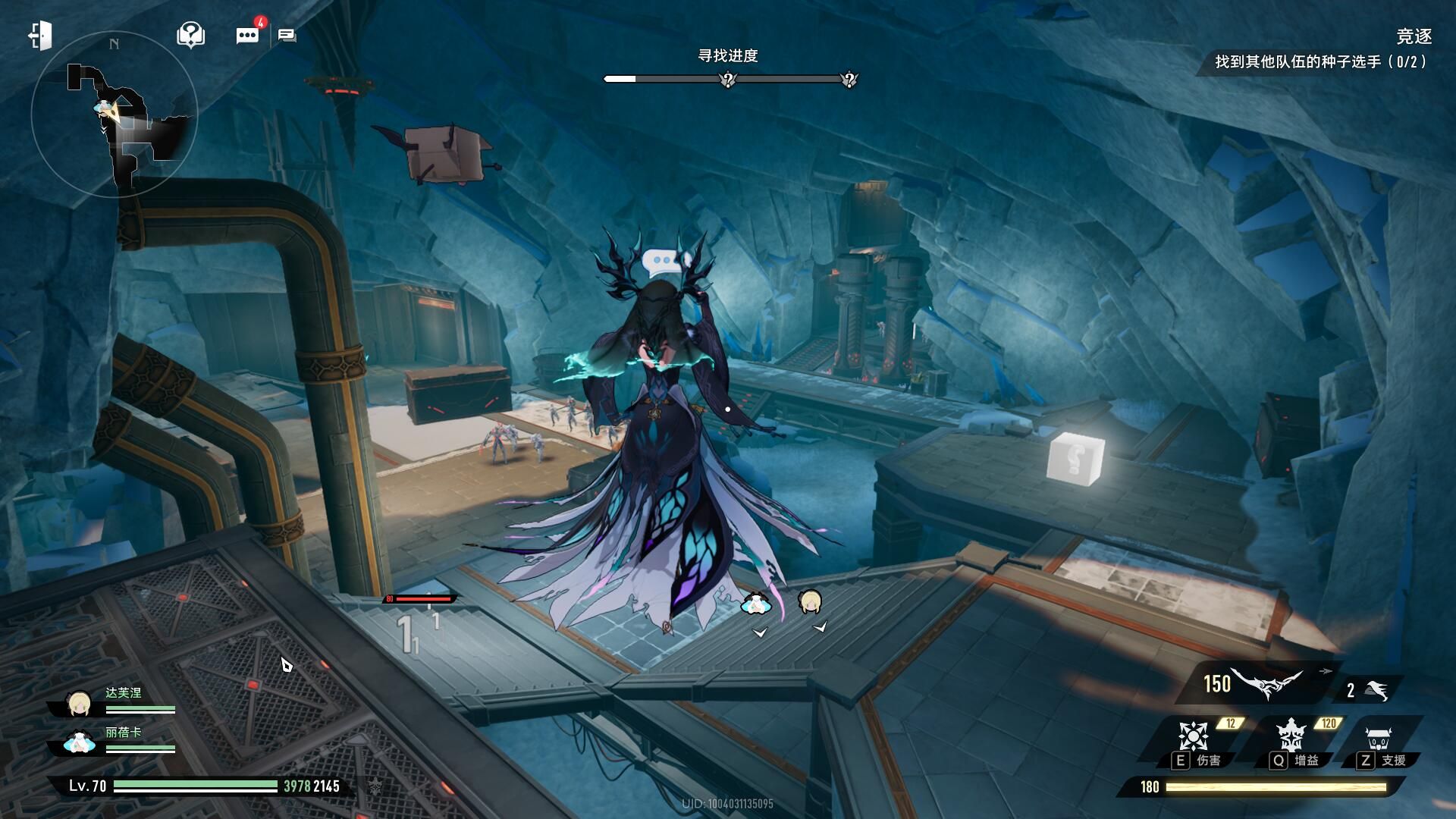Open chat with unread messages badge

248,35
